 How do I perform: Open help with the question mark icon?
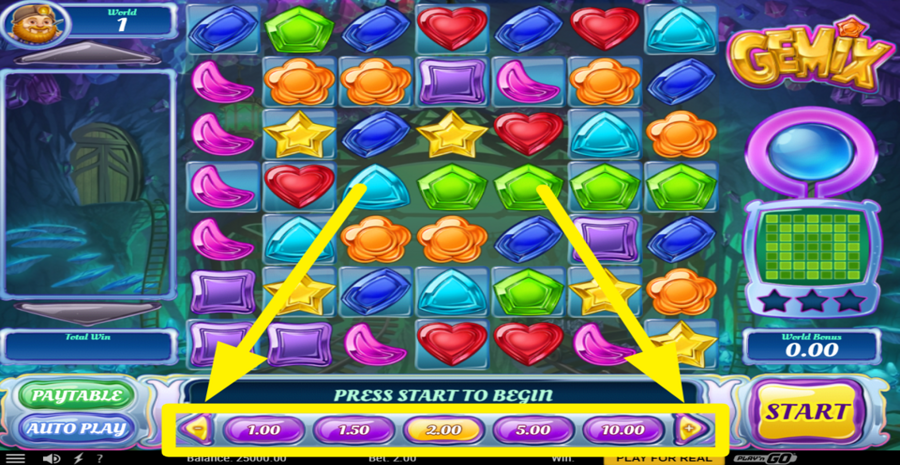coord(99,459)
